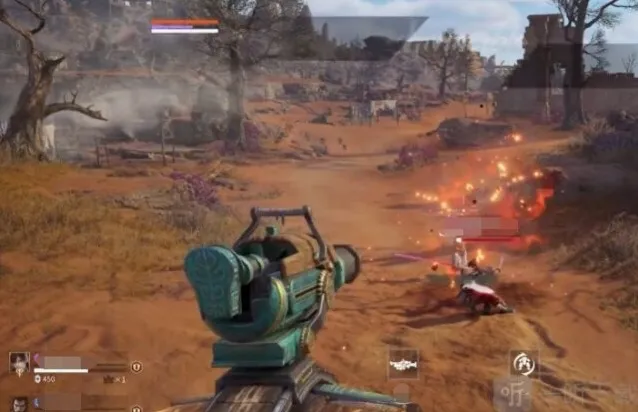
Task: Click the top squad member's portrait
Action: (19, 362)
